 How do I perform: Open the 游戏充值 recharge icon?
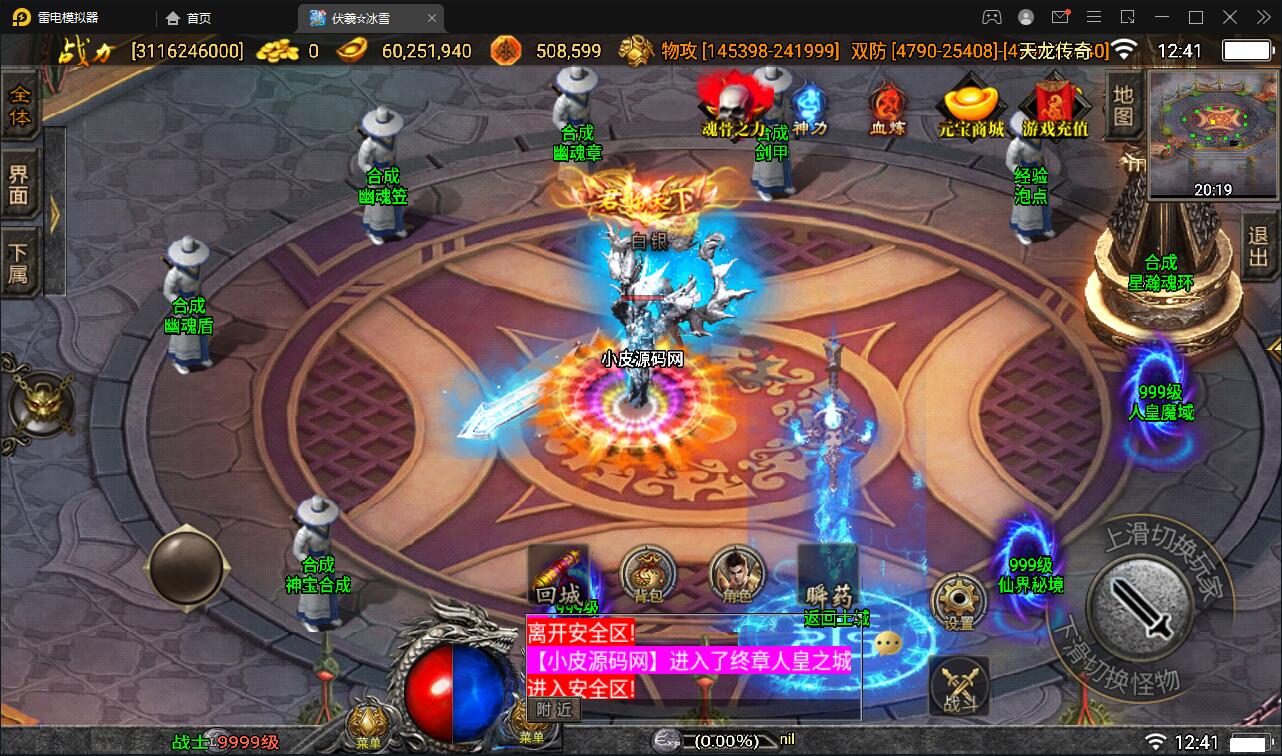(1054, 106)
